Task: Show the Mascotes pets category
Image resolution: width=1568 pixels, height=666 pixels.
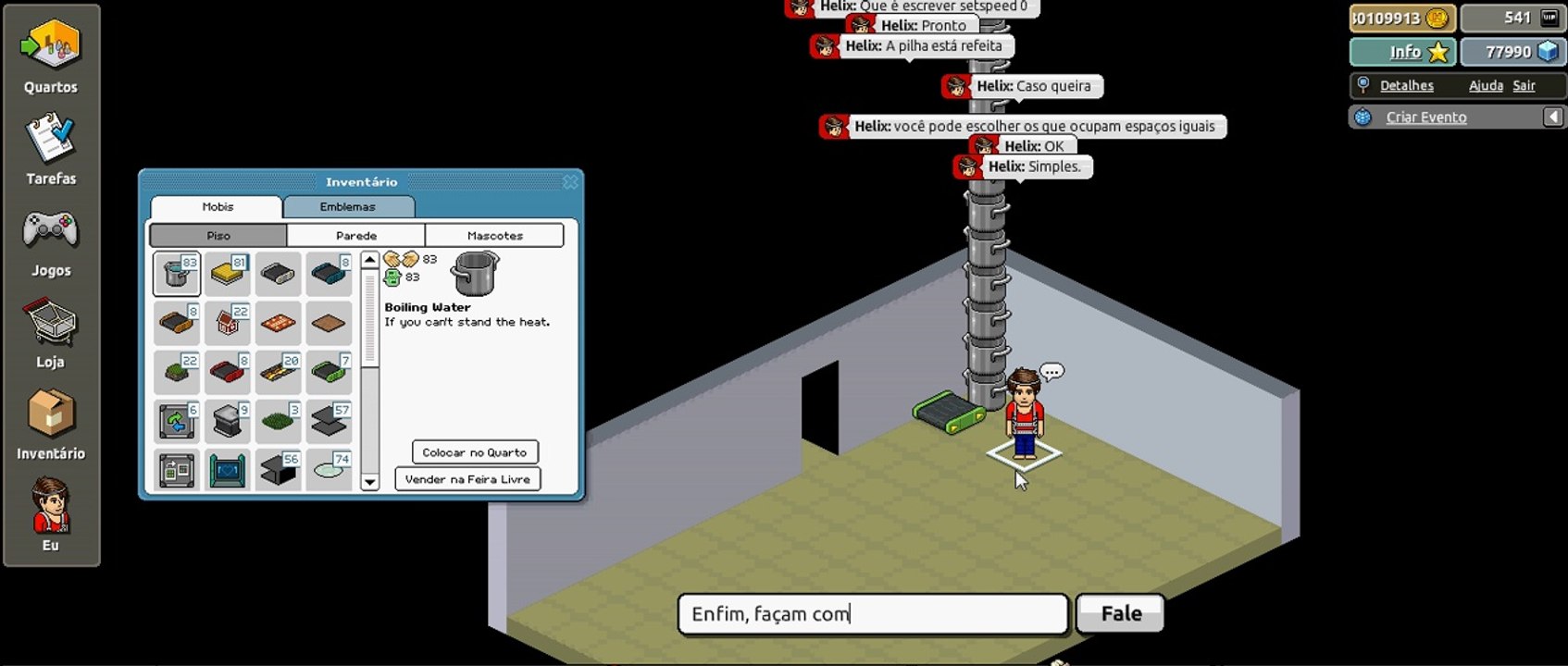Action: tap(494, 236)
